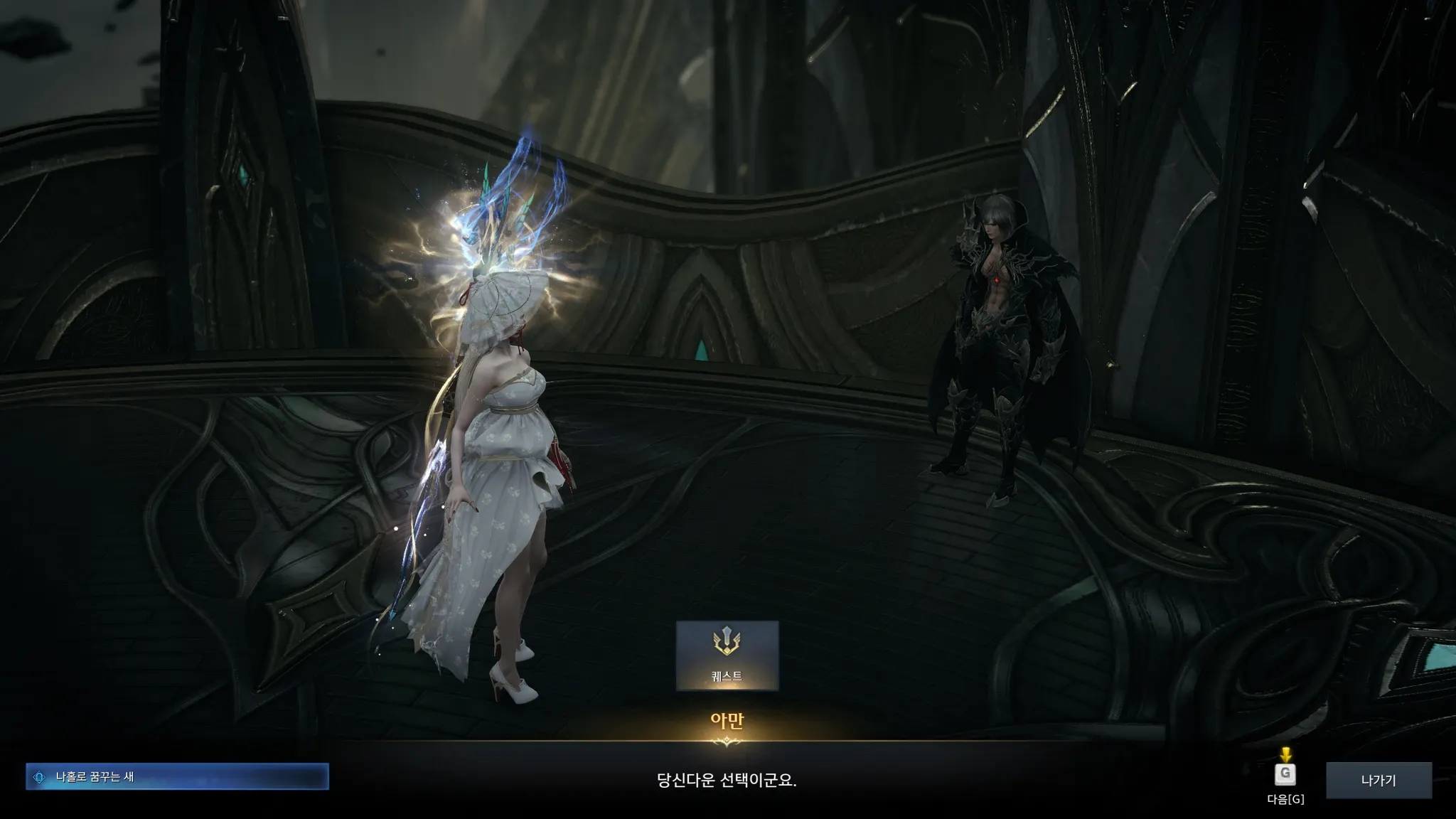Open the 퀘스트 quest option

click(727, 655)
